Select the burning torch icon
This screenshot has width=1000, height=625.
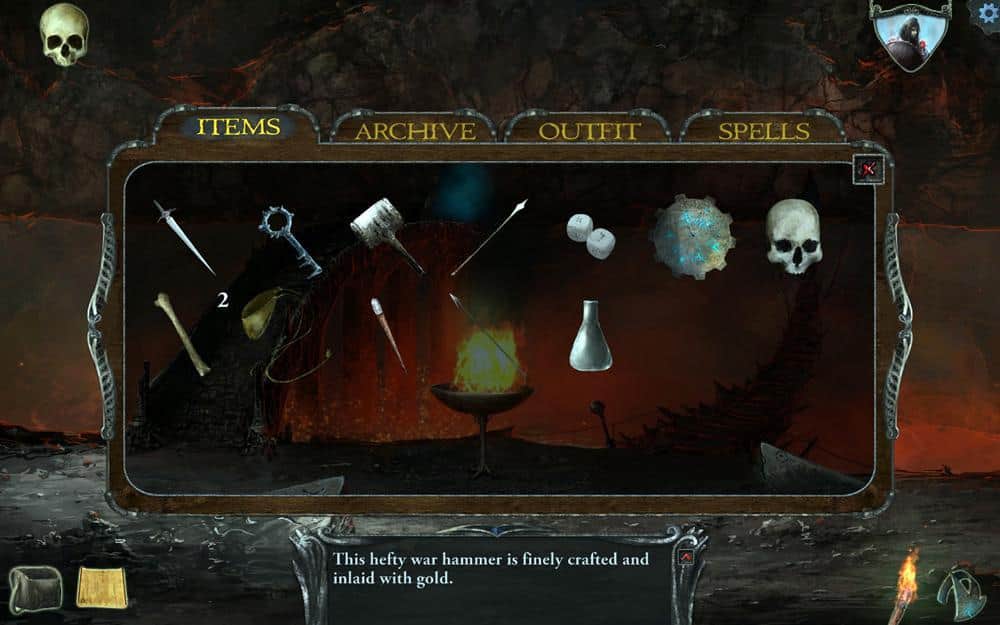click(905, 585)
